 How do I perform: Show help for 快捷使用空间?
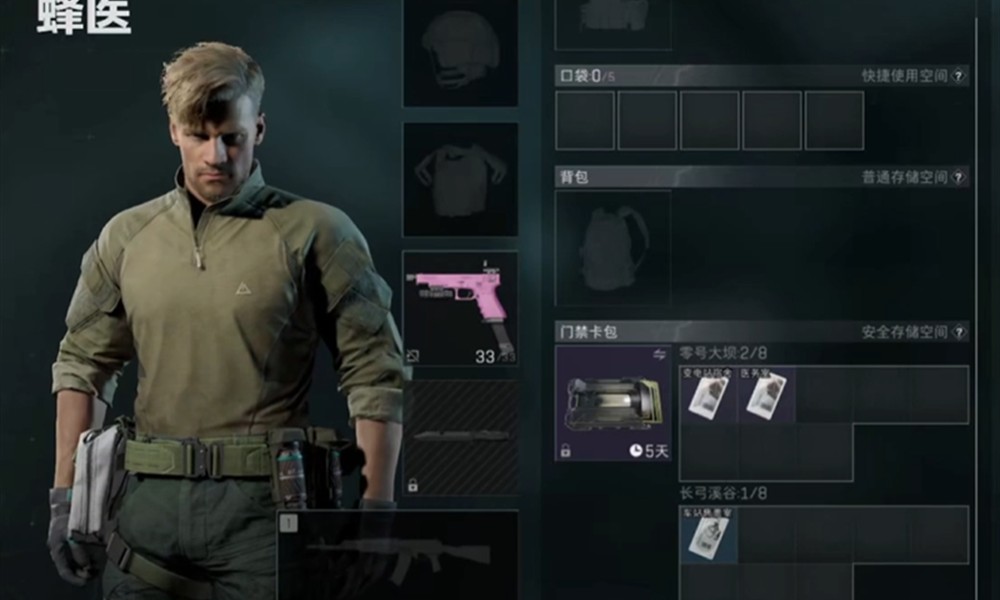click(959, 76)
